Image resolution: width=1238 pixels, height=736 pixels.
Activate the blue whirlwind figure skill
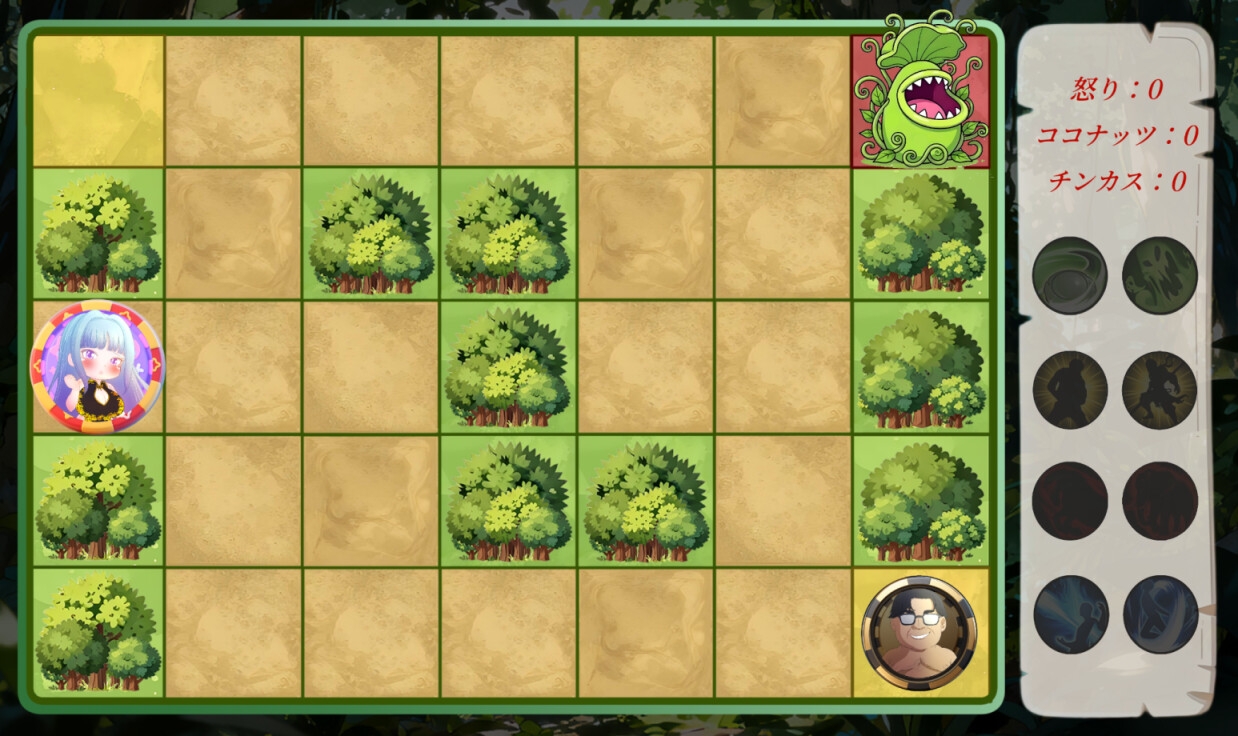pos(1160,613)
